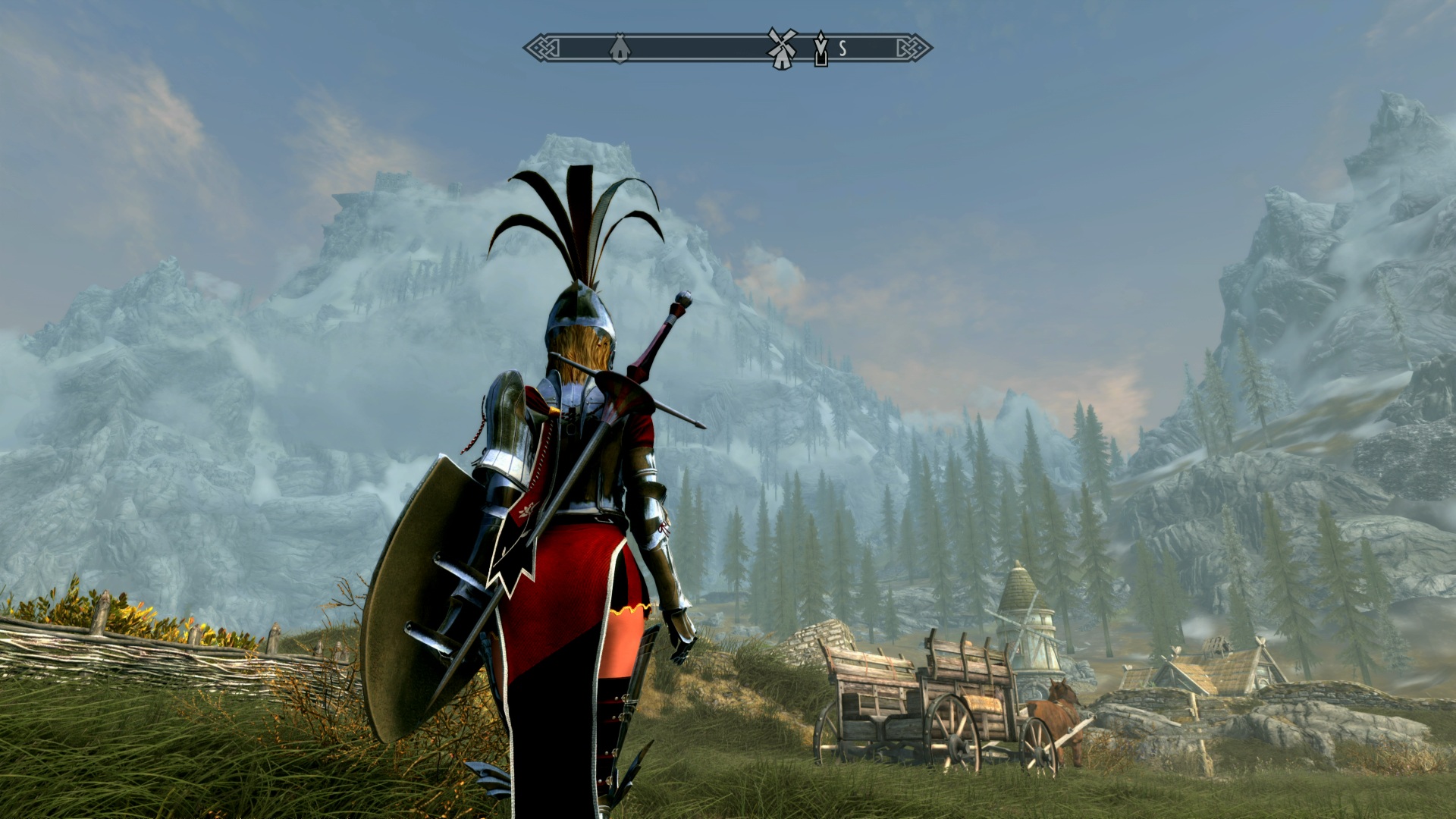Click the faded hut marker on the compass
The height and width of the screenshot is (819, 1456).
[x=619, y=49]
